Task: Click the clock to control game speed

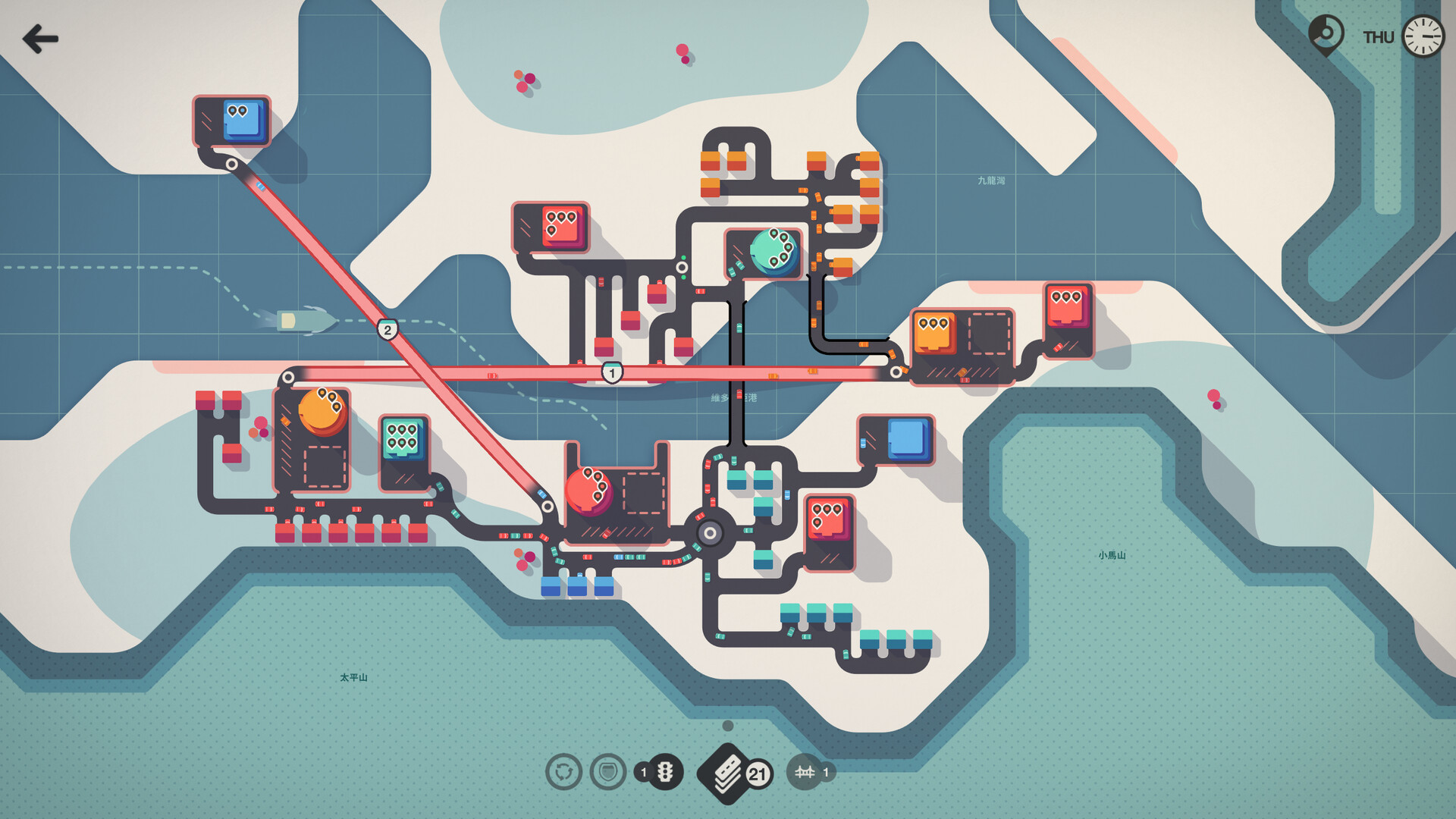Action: [1423, 36]
